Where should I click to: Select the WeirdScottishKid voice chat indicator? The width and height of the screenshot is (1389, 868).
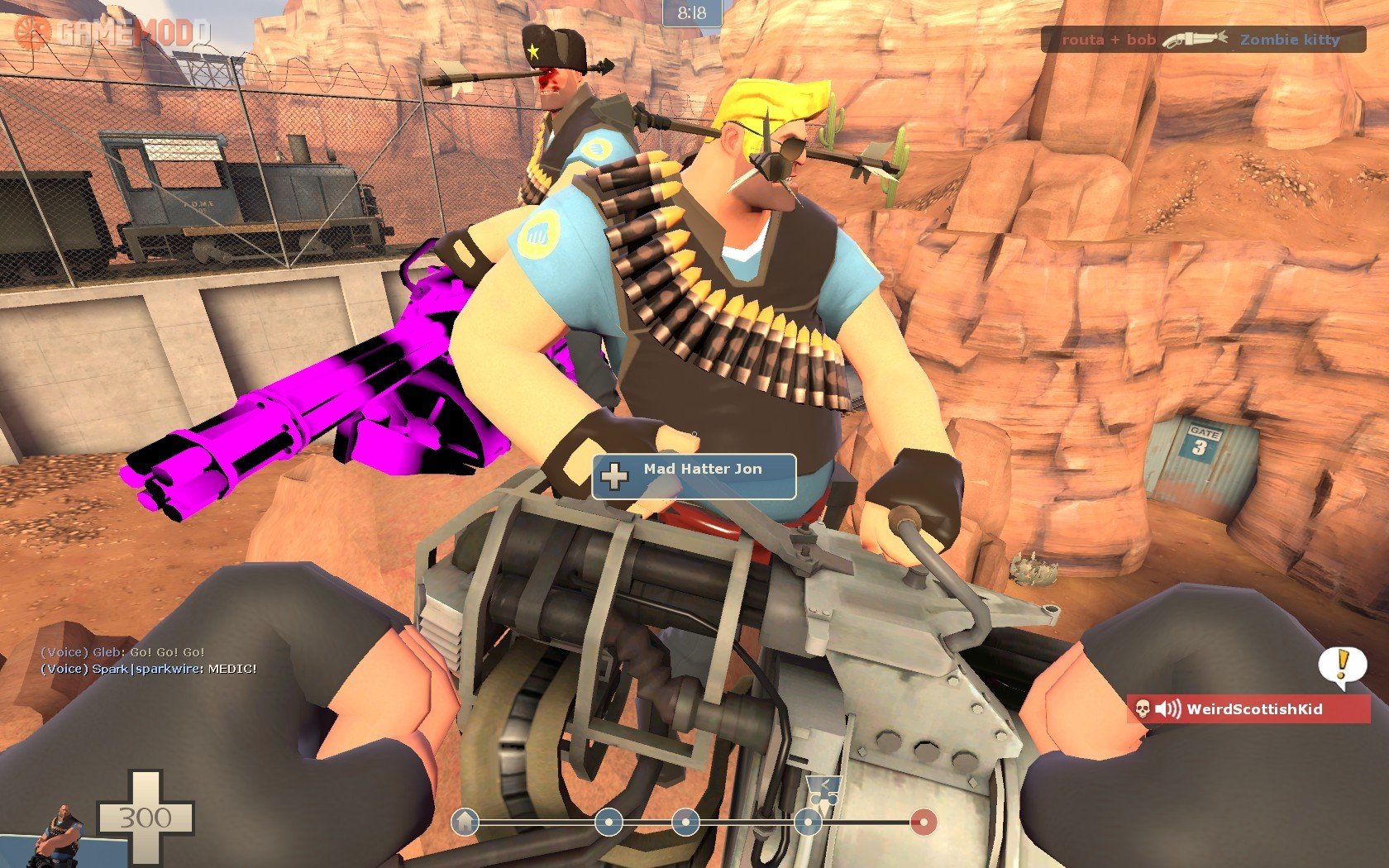1248,708
